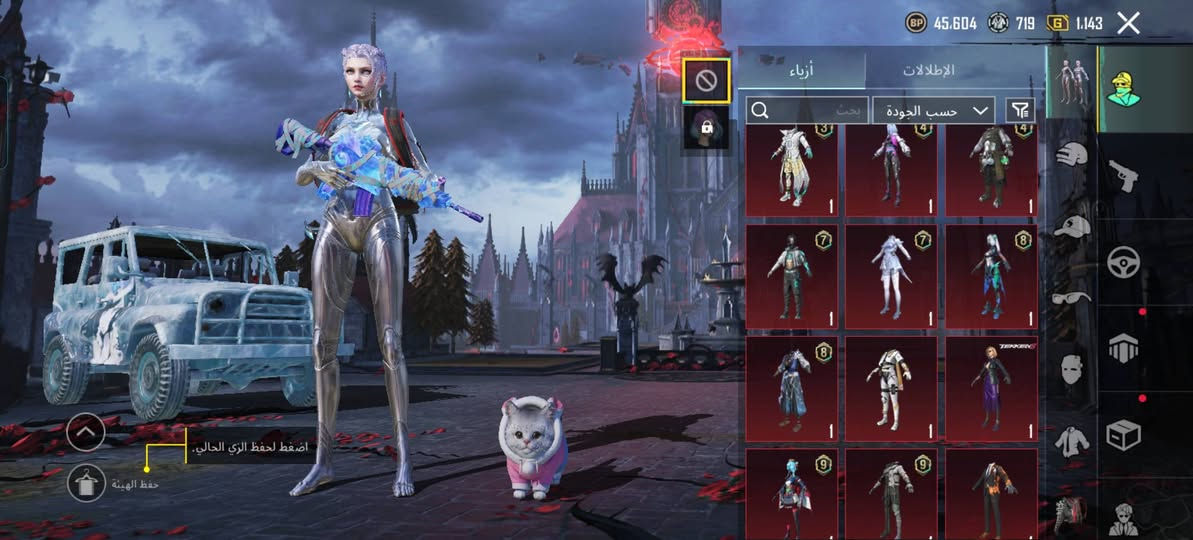1193x540 pixels.
Task: Open the helmet category
Action: pyautogui.click(x=1072, y=155)
